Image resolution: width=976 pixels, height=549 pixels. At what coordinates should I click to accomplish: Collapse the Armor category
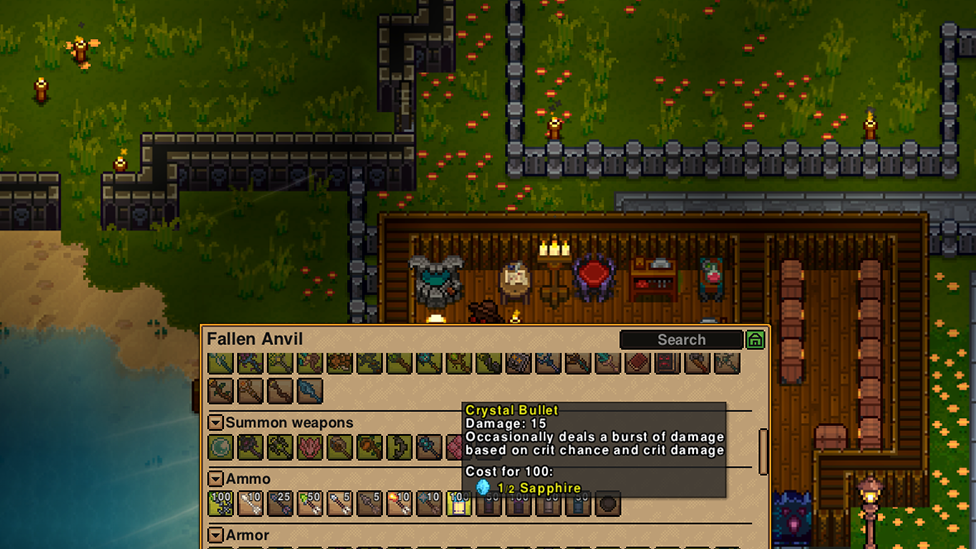pos(215,535)
